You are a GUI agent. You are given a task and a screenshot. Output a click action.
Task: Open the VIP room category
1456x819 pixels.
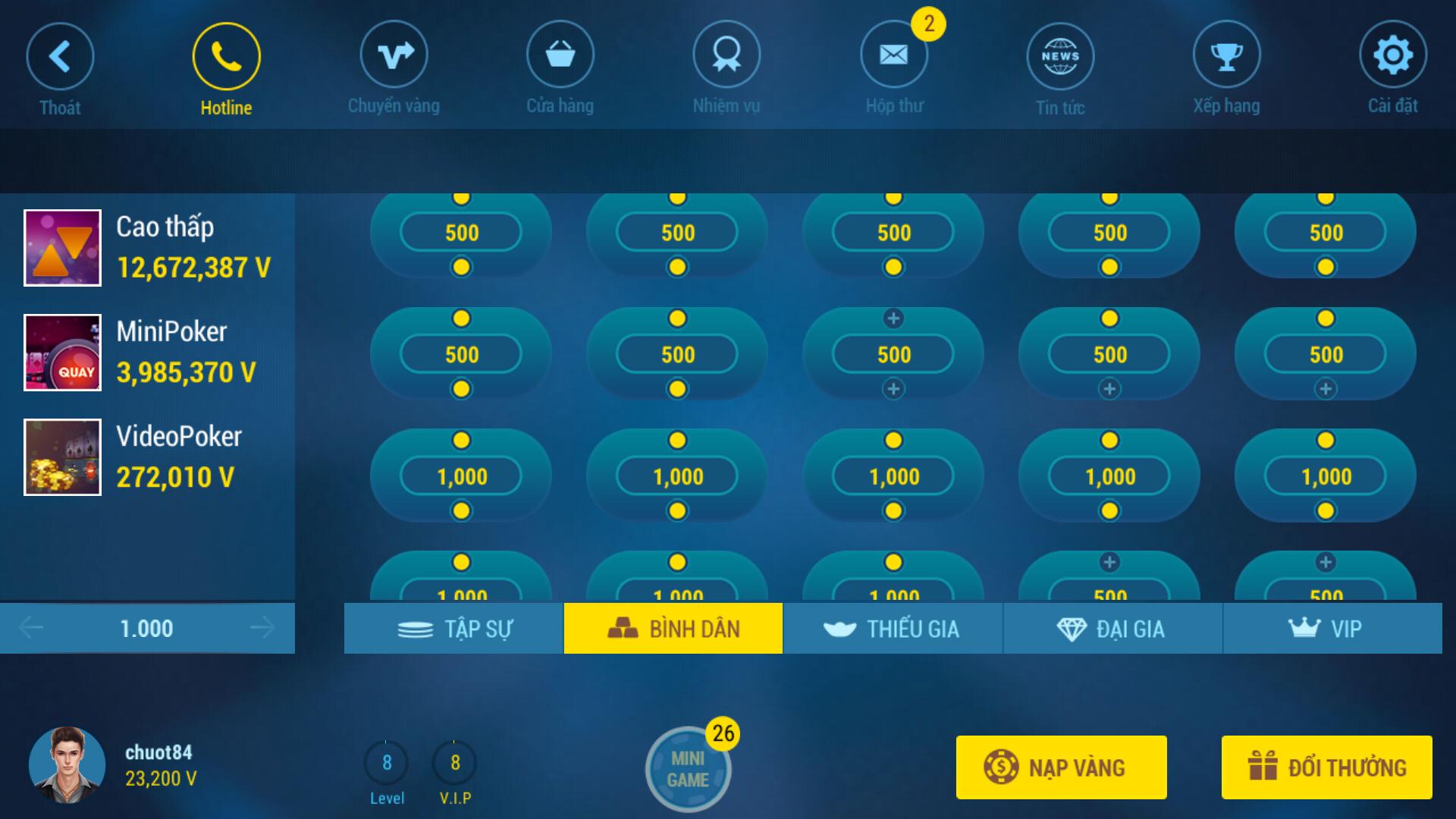[x=1332, y=628]
